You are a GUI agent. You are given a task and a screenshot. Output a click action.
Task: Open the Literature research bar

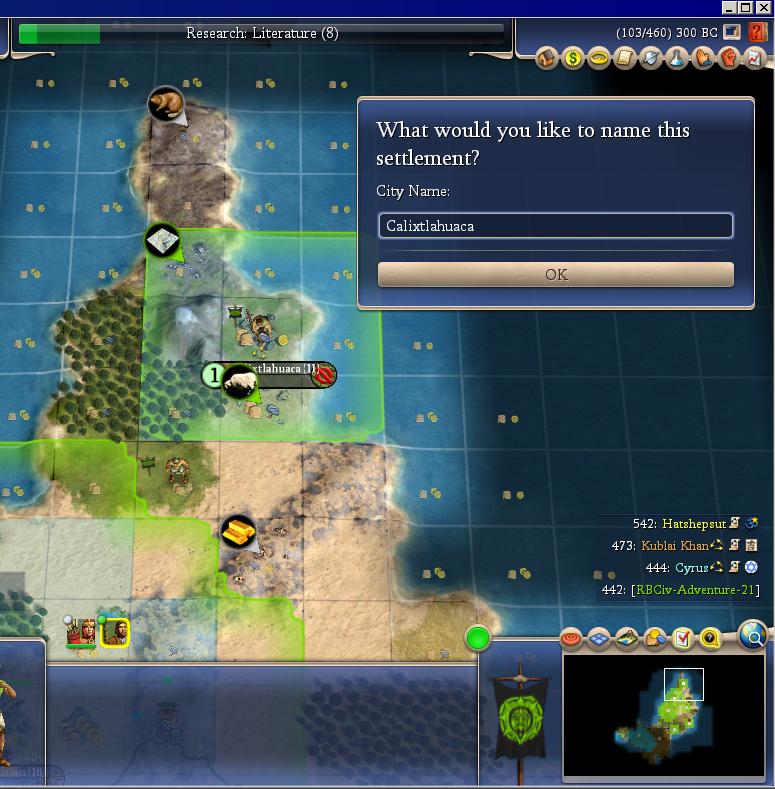(262, 33)
